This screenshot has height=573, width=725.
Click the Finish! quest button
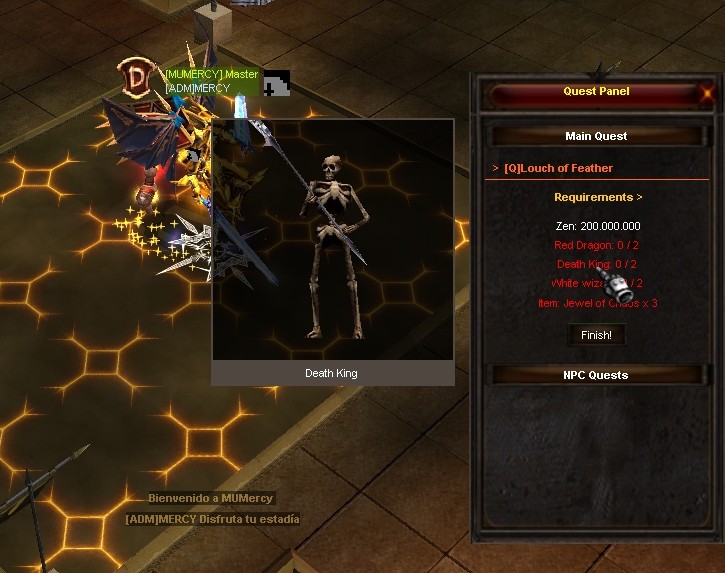(596, 335)
